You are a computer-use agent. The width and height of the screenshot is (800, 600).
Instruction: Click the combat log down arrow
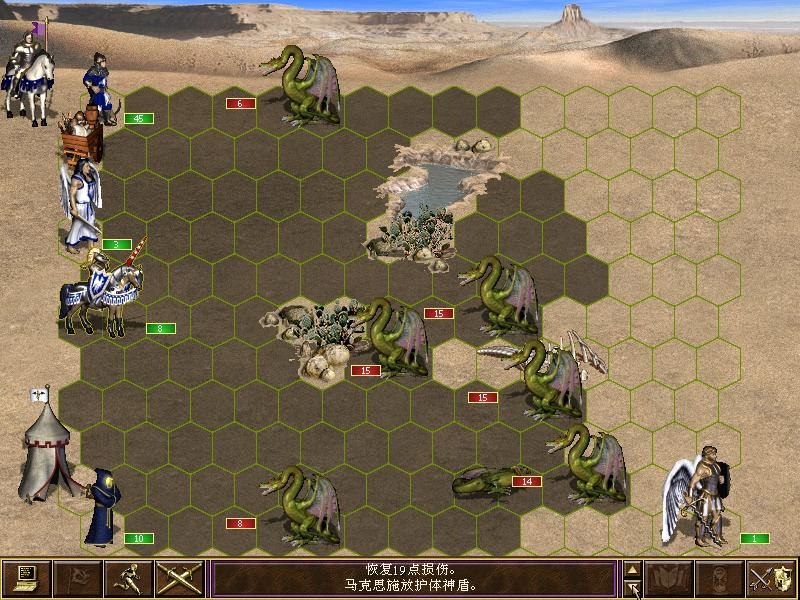point(632,588)
